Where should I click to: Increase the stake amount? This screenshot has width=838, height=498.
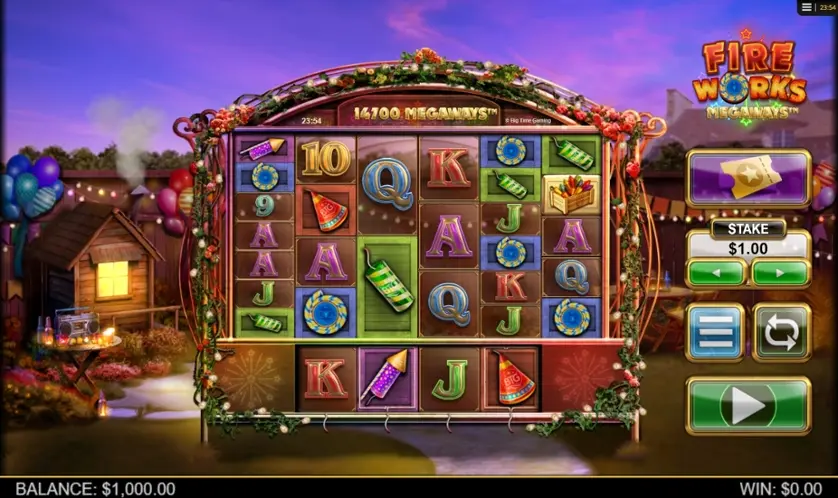(x=780, y=272)
